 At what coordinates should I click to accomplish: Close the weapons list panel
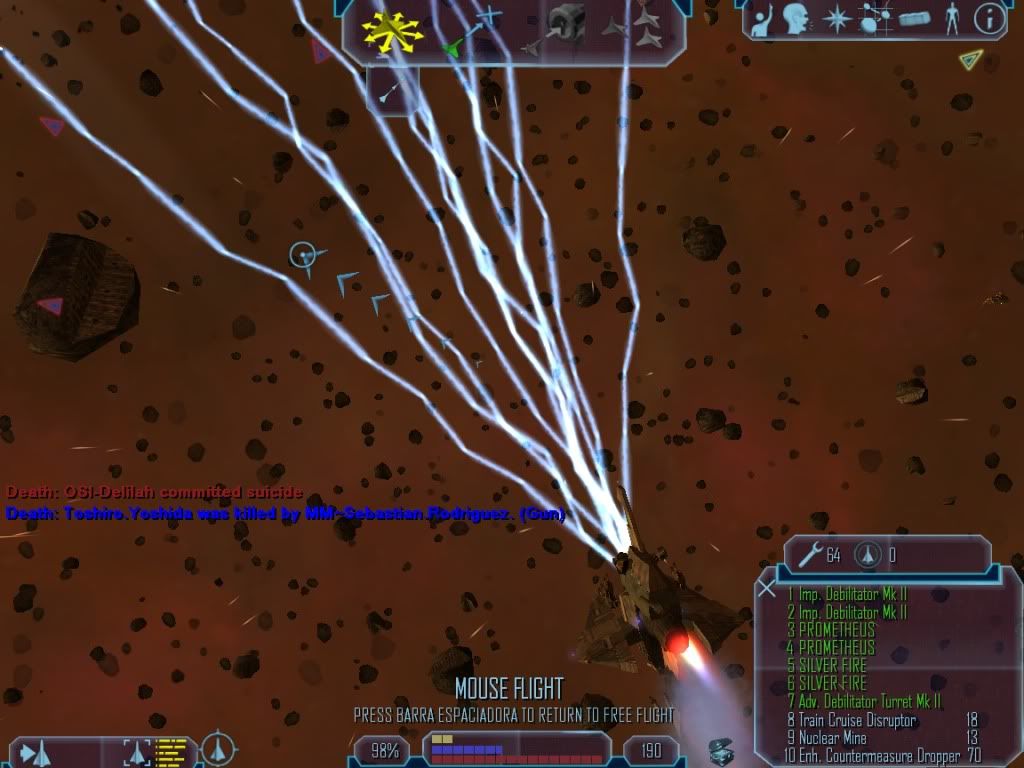click(767, 588)
